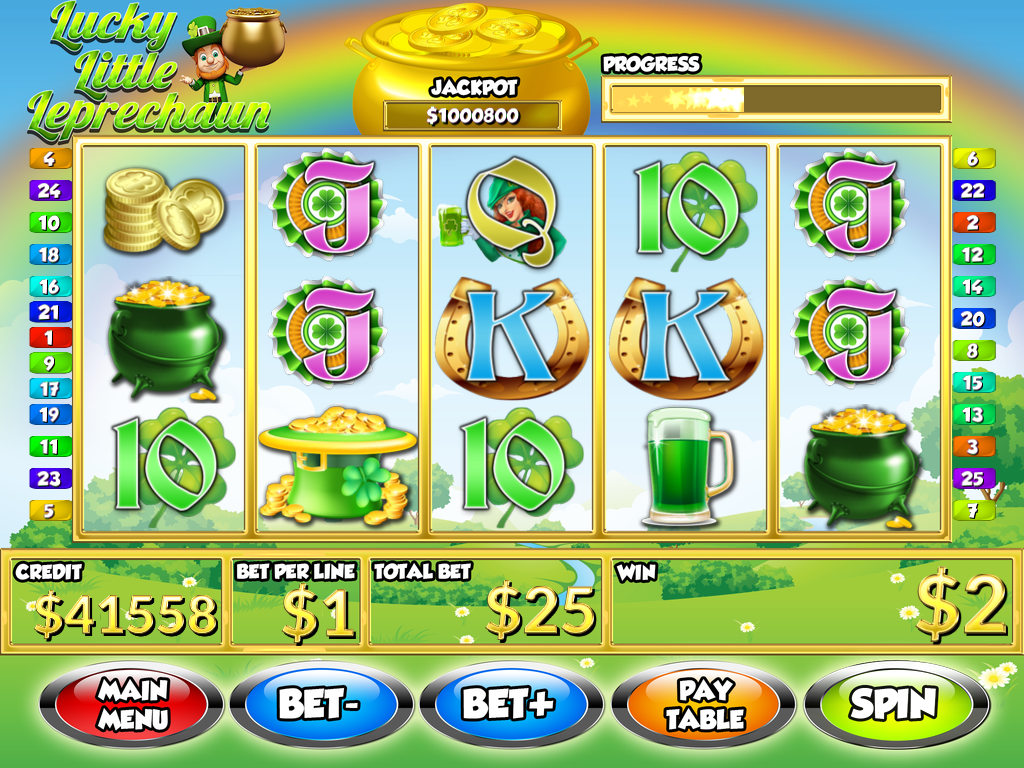The width and height of the screenshot is (1024, 768).
Task: Choose payline marker 5
Action: coord(50,511)
